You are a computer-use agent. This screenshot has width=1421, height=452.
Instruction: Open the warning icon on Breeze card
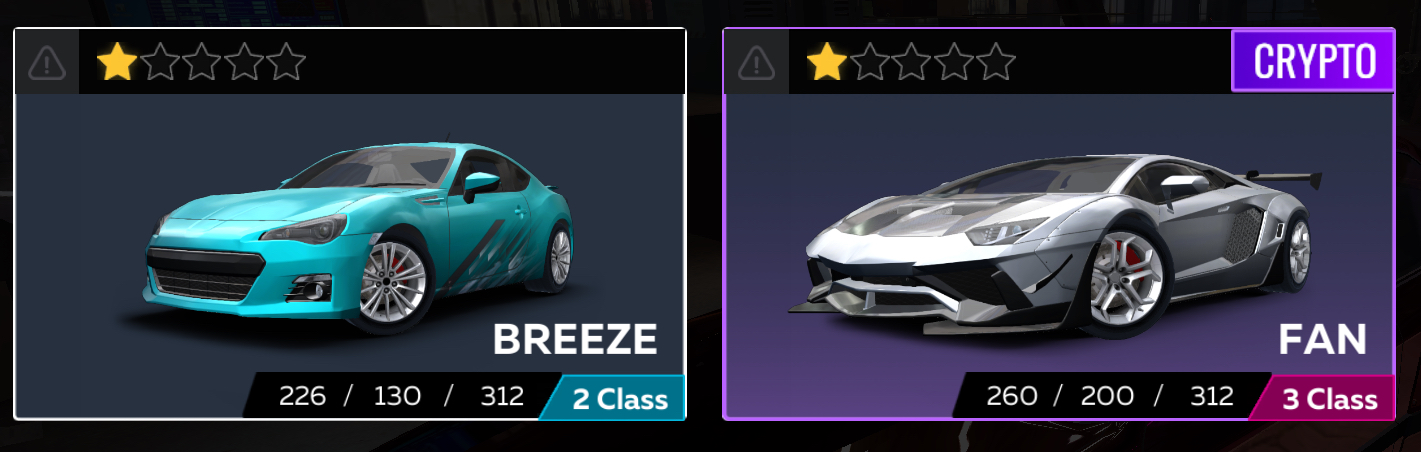(47, 63)
